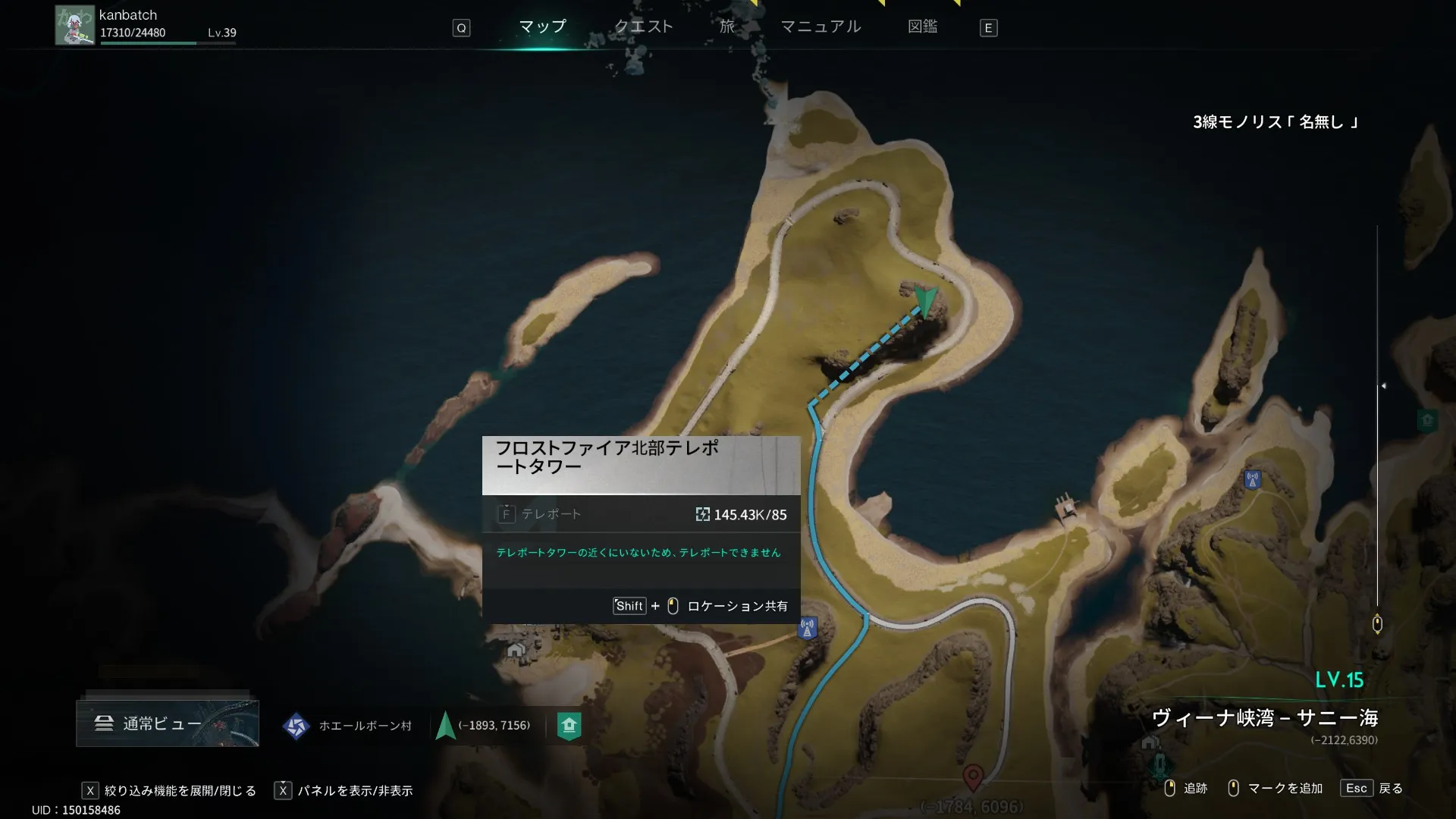Toggle the 通常ビュー map view button

click(168, 723)
